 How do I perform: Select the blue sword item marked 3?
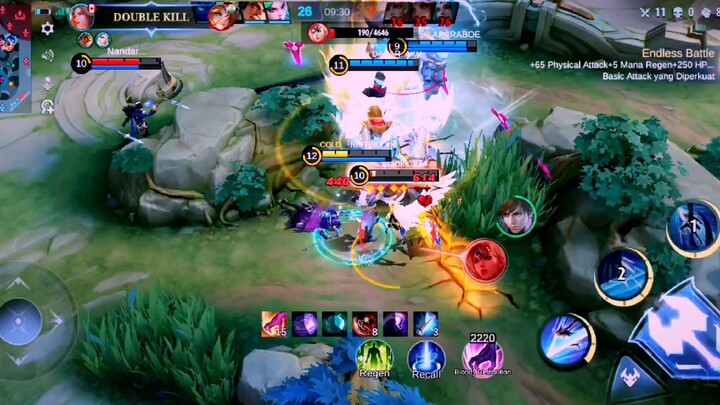[x=425, y=323]
